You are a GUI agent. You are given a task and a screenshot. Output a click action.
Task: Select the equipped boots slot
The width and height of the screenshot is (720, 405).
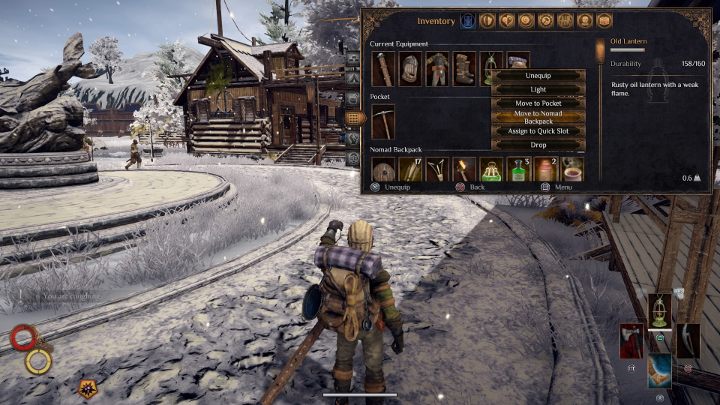464,70
